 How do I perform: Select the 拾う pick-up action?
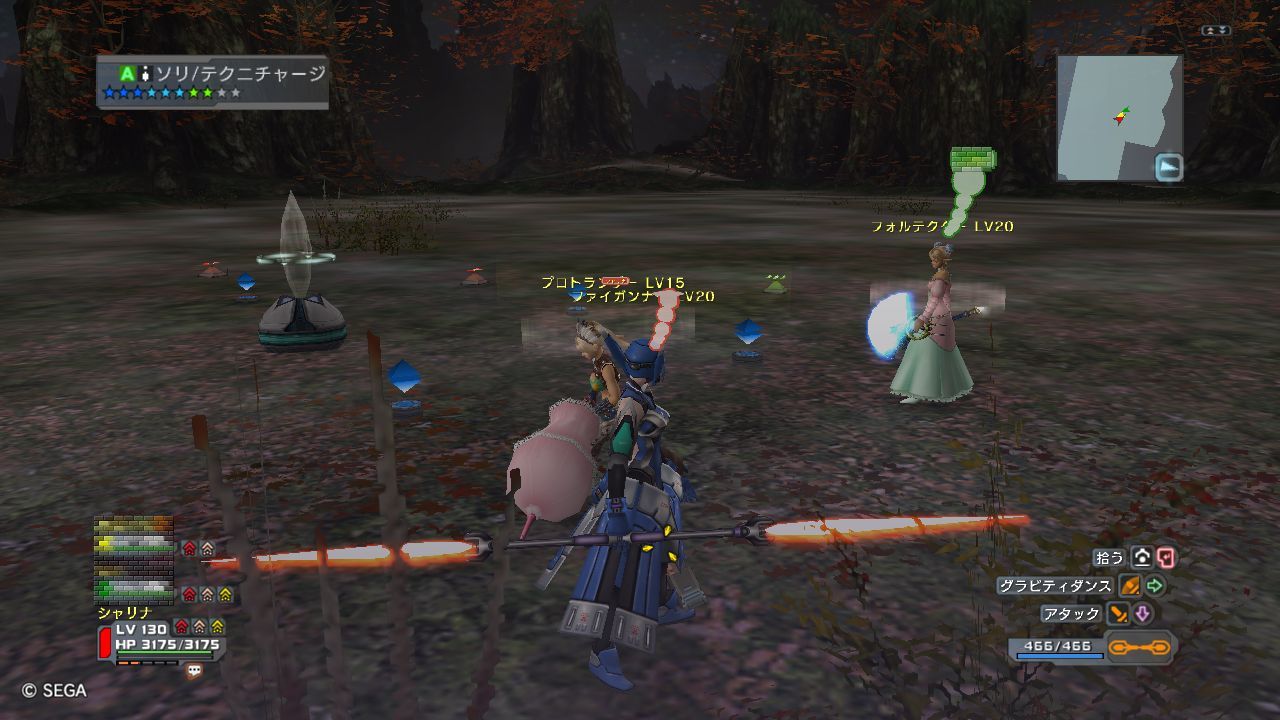pyautogui.click(x=1140, y=558)
